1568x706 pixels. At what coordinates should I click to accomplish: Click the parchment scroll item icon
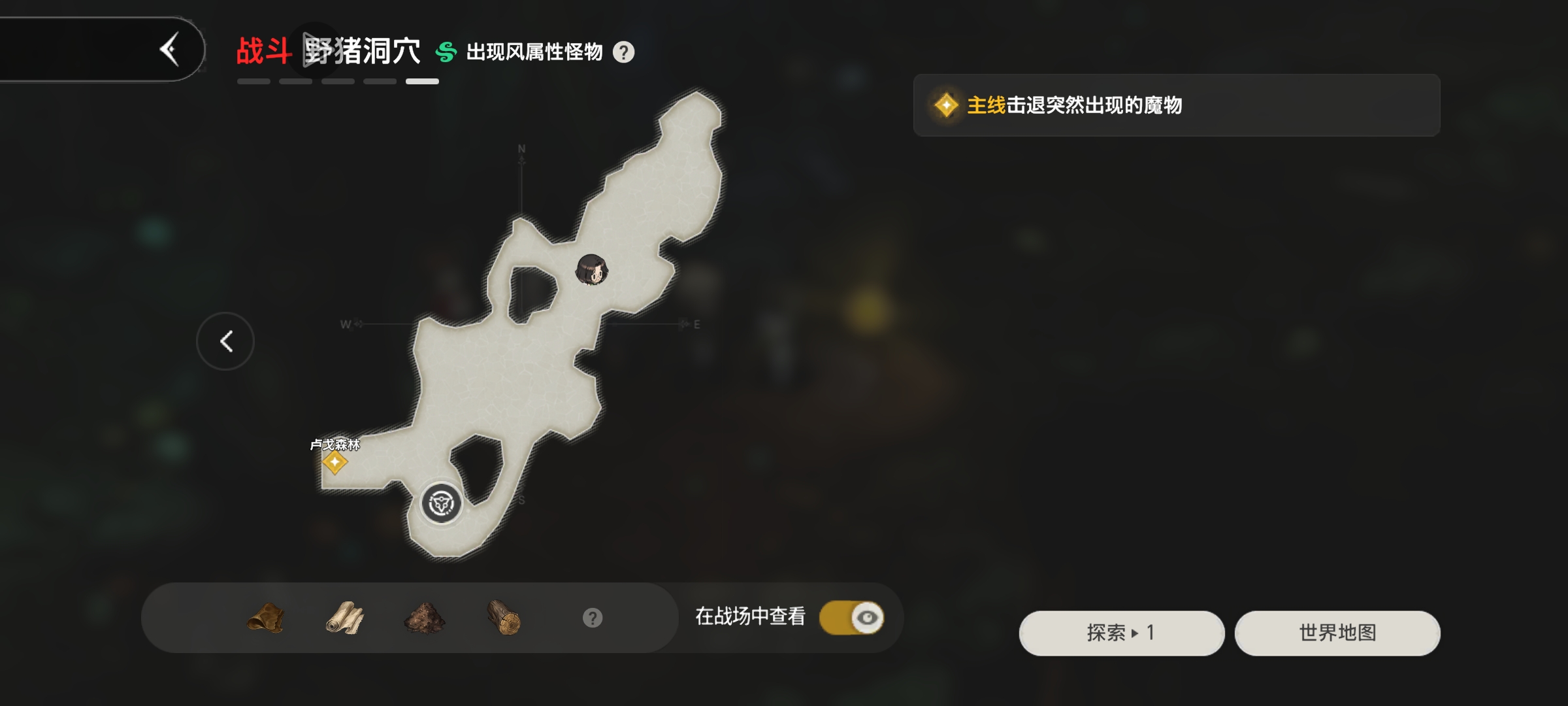345,617
